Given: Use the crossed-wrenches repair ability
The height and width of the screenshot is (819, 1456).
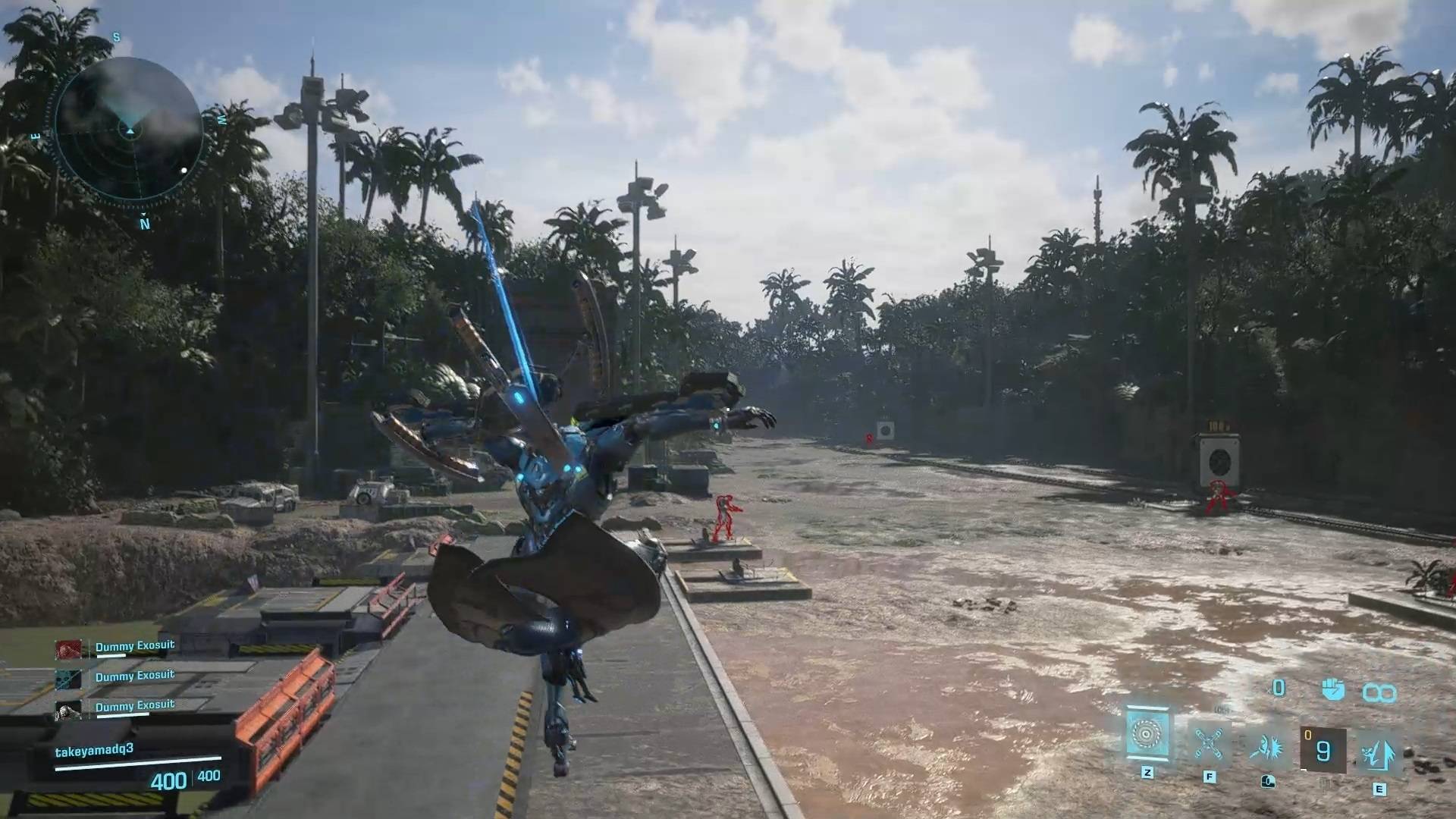Looking at the screenshot, I should tap(1208, 744).
